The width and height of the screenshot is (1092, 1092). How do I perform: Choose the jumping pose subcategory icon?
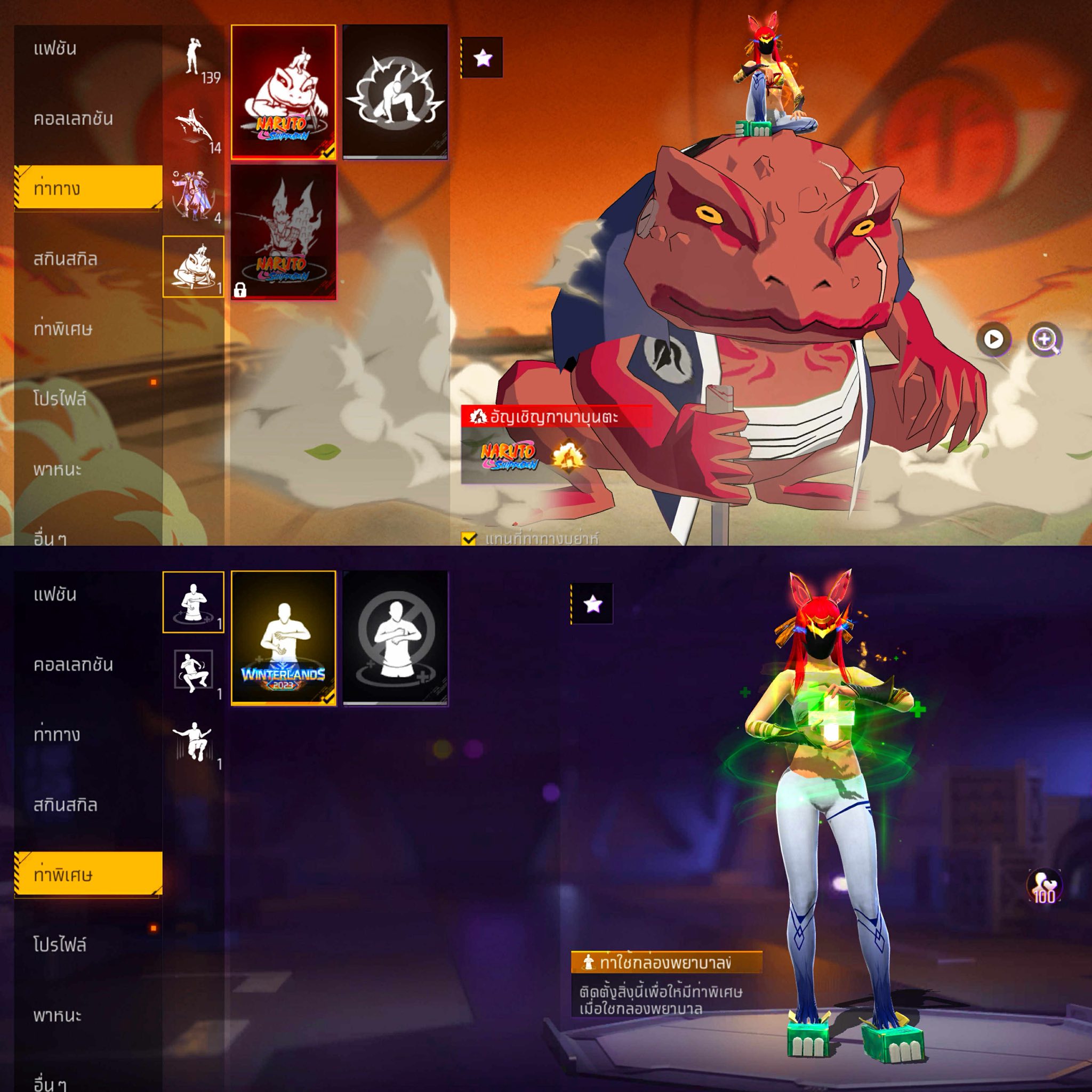coord(194,742)
